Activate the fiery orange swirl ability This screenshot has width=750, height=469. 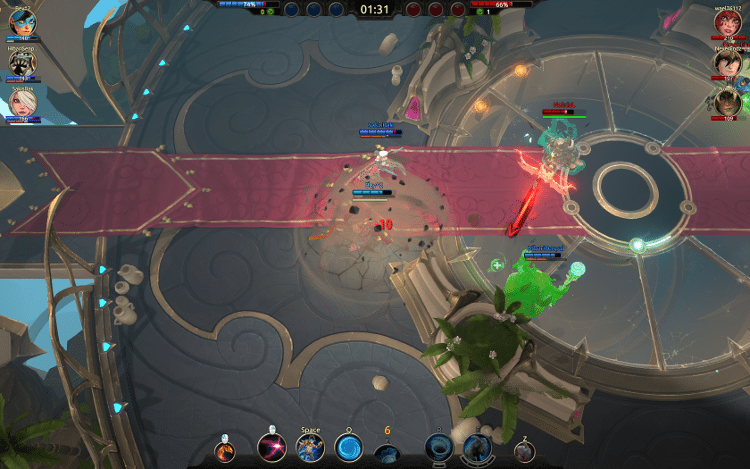click(230, 449)
